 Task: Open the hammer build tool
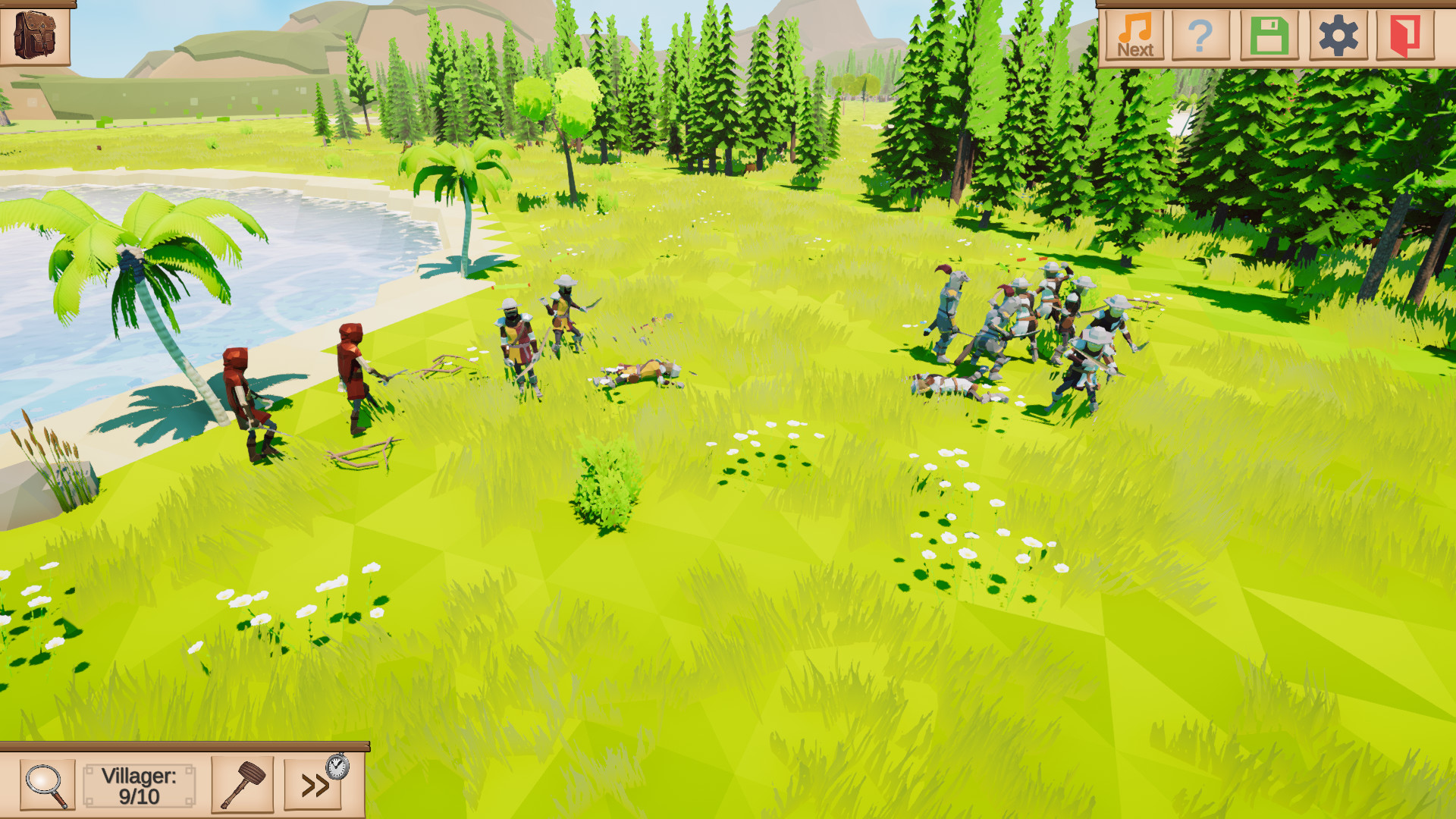pyautogui.click(x=243, y=785)
